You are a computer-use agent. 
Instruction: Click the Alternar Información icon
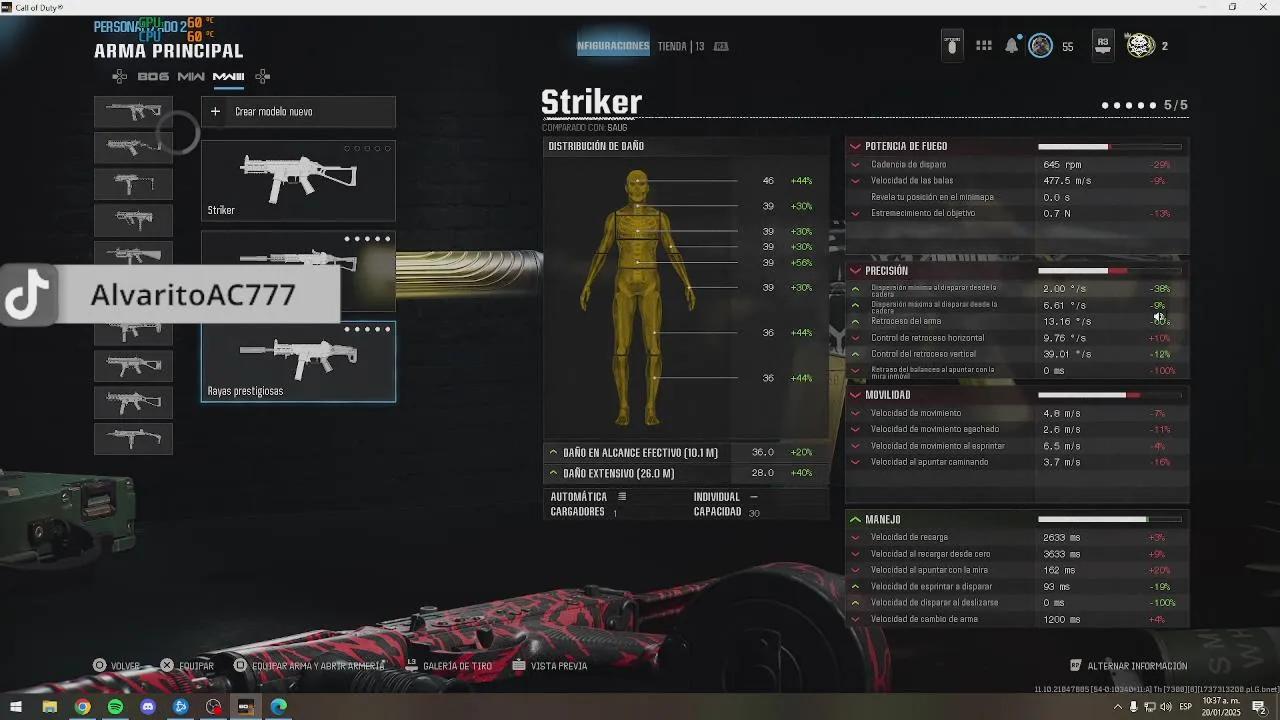tap(1074, 664)
